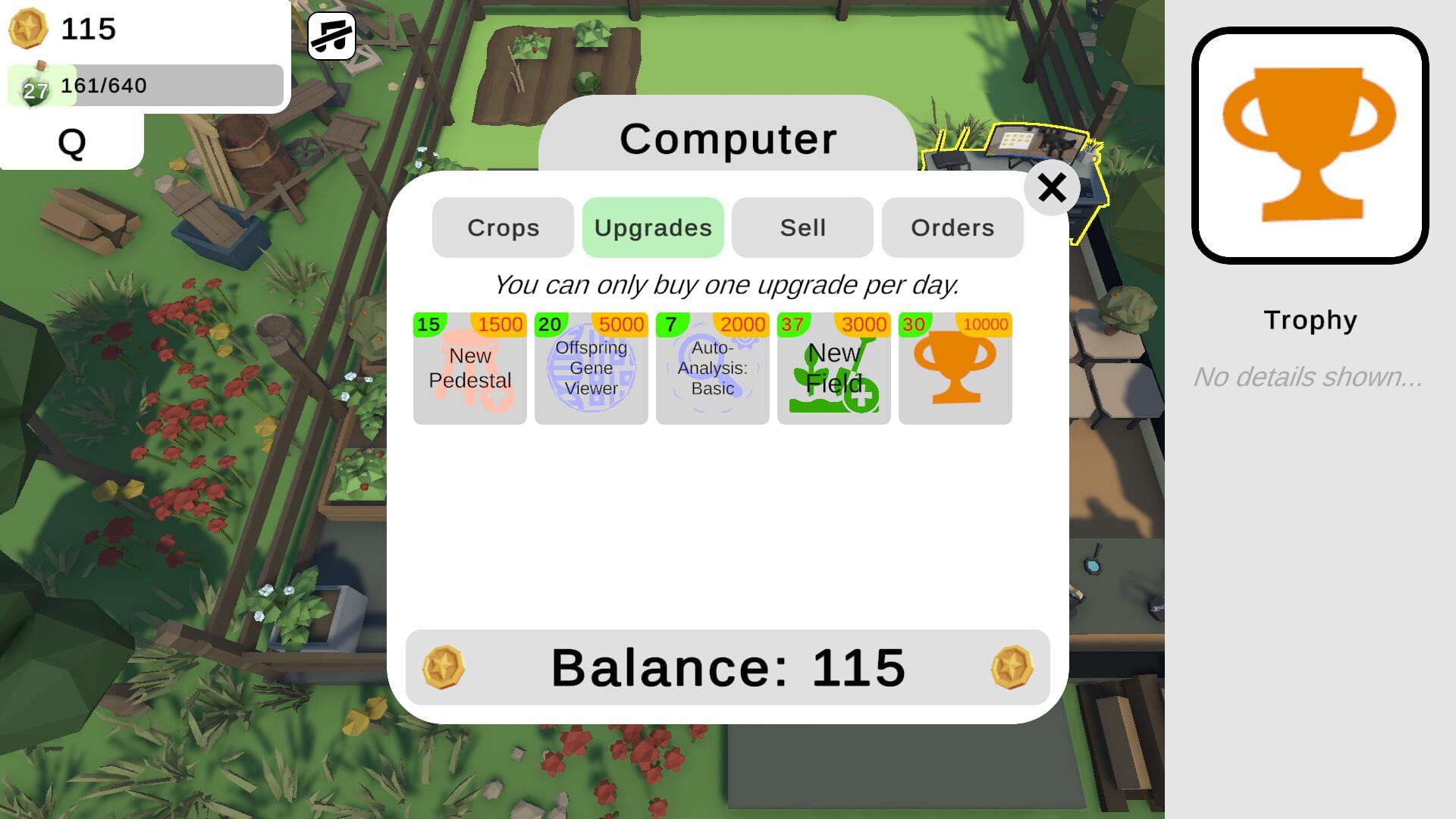
Task: Toggle the Upgrades tab selection
Action: click(653, 227)
